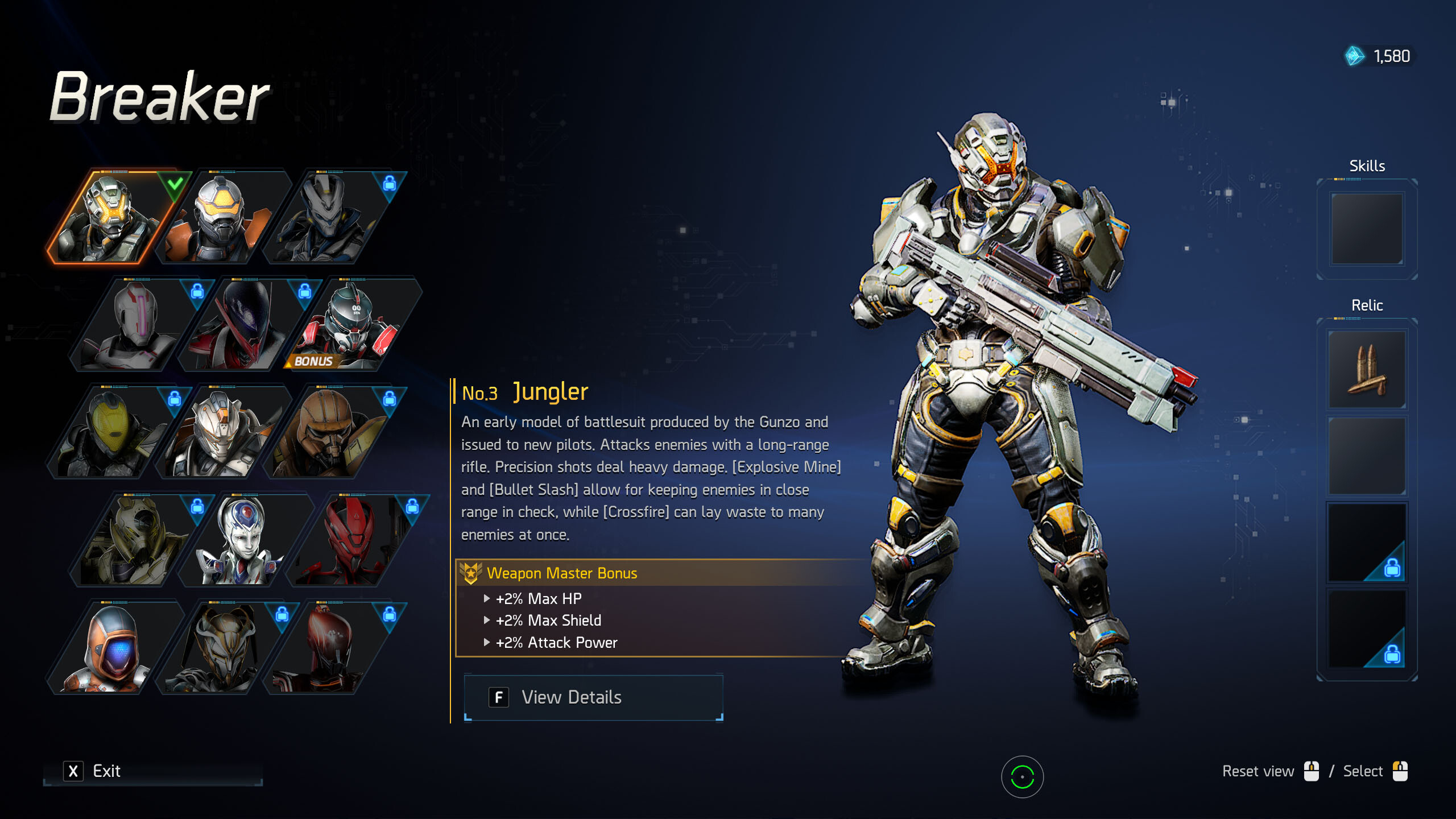
Task: Open the Skills panel header
Action: point(1367,166)
